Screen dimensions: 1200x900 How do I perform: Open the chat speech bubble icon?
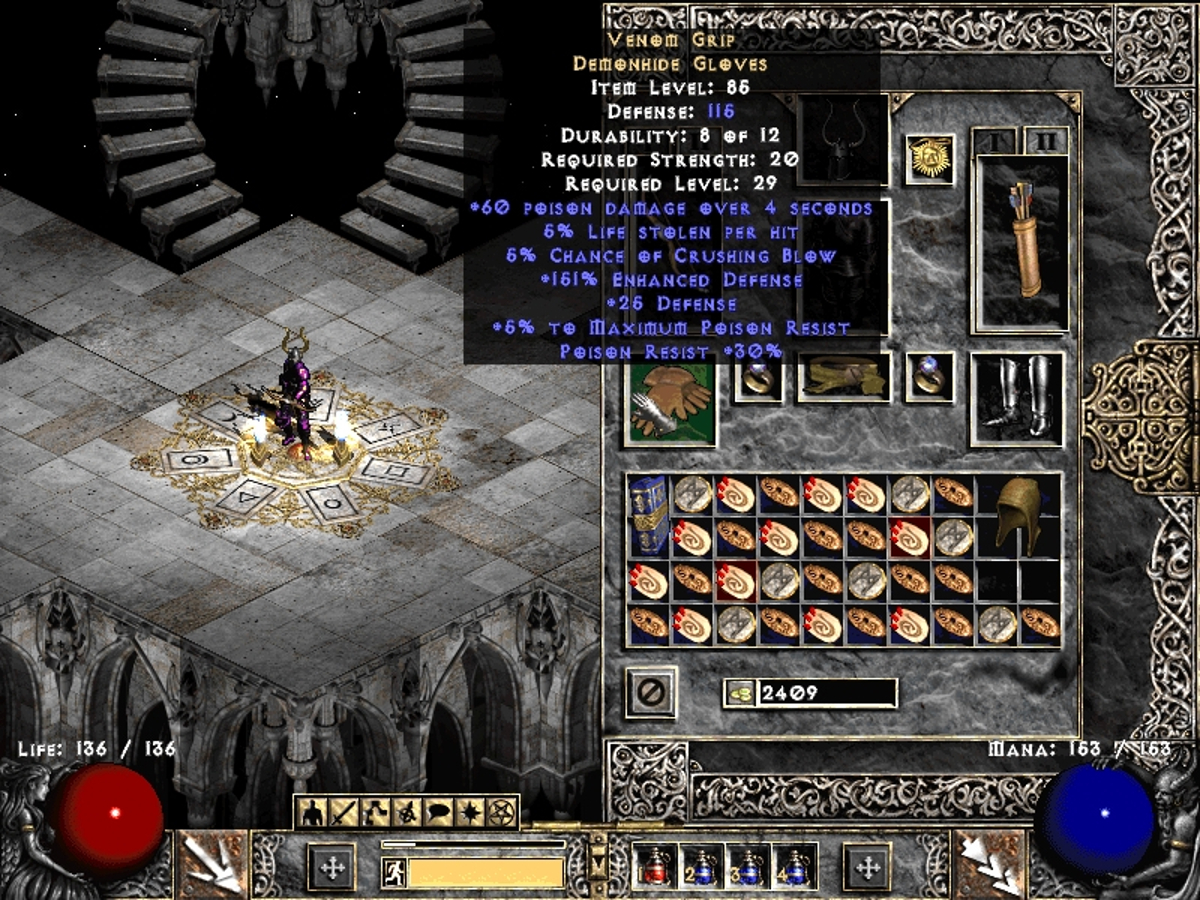pos(437,813)
